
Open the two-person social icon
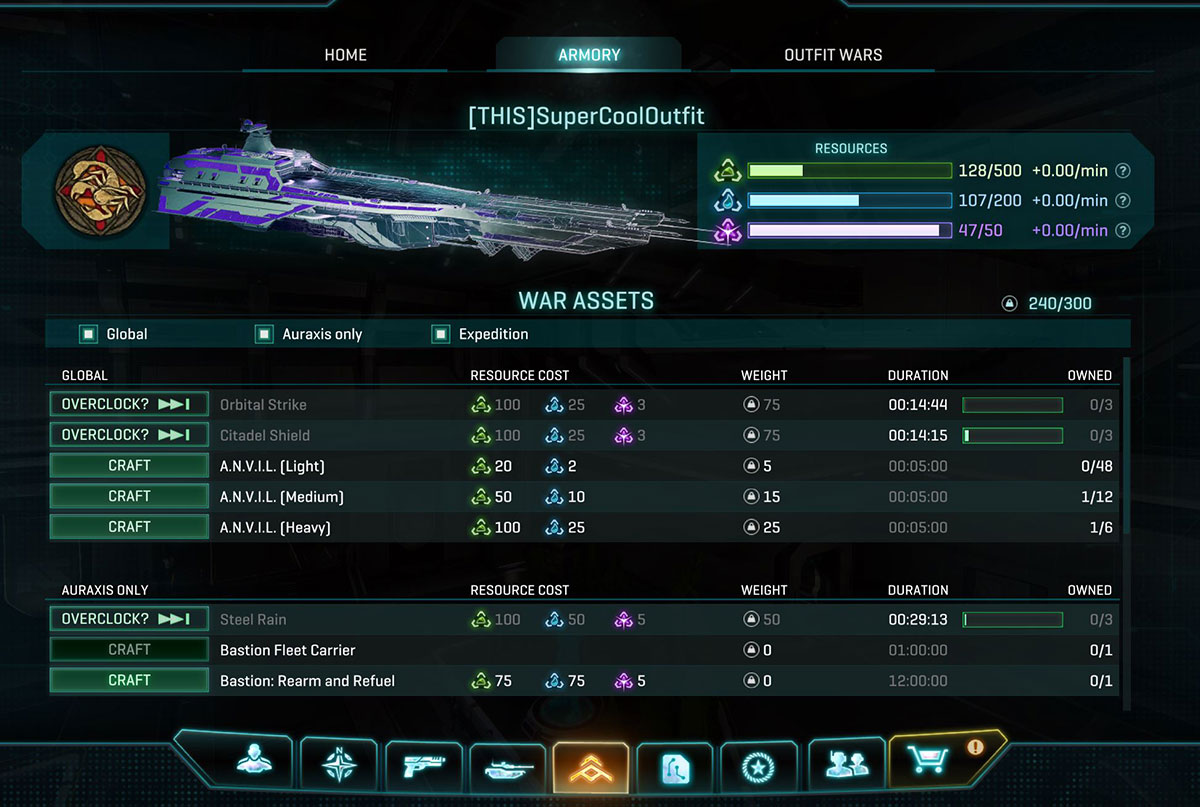(x=845, y=765)
